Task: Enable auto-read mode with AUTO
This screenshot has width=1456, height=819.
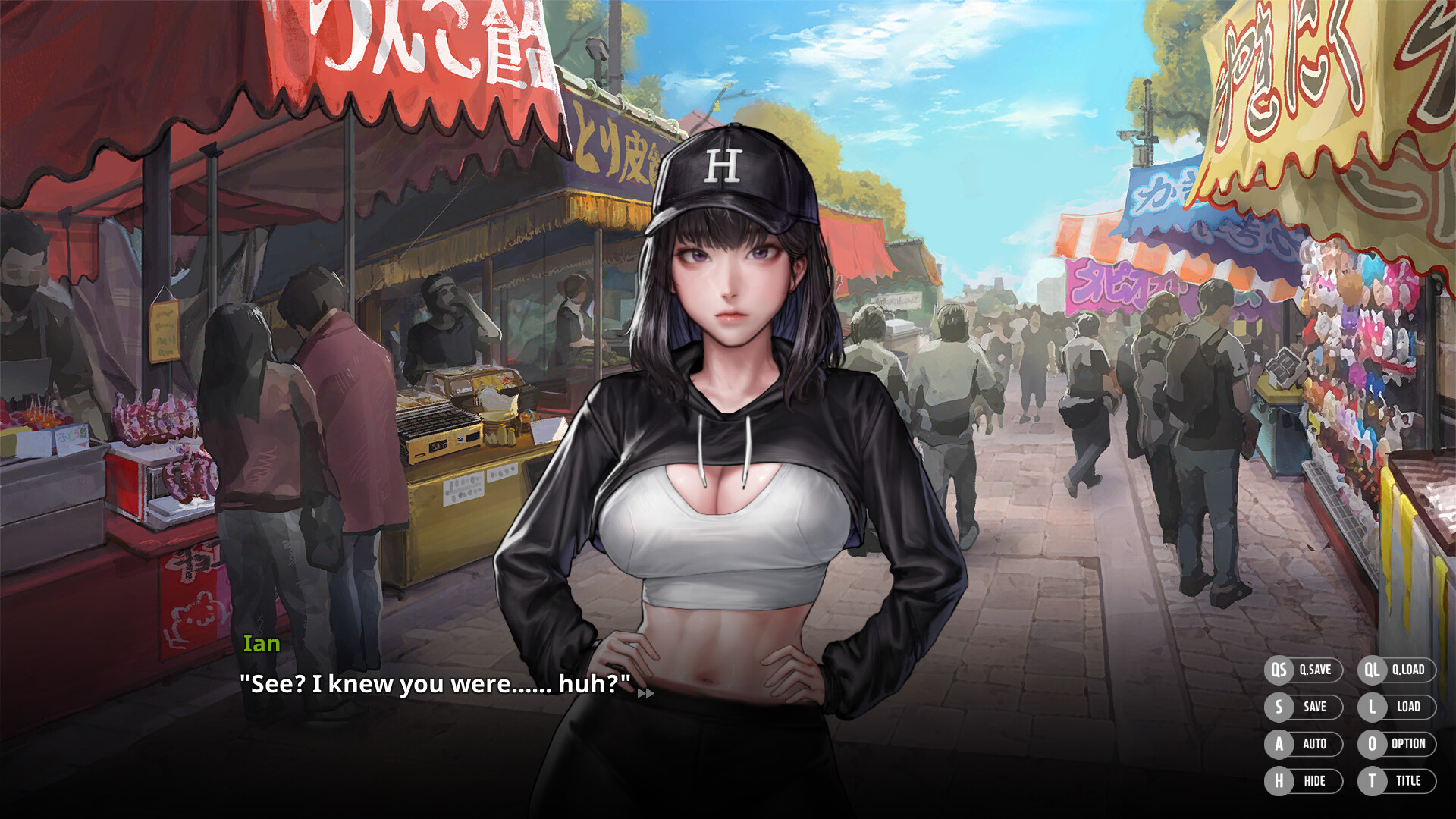Action: 1314,744
